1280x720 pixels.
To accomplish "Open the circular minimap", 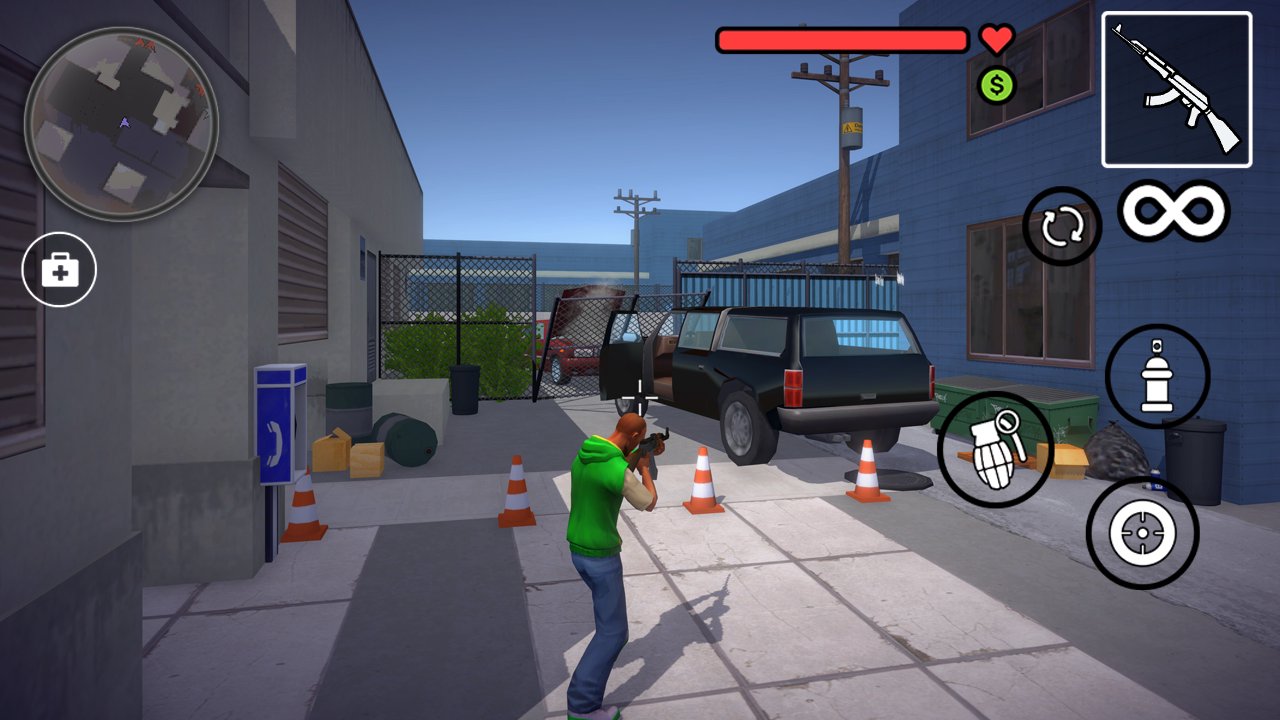I will [121, 123].
